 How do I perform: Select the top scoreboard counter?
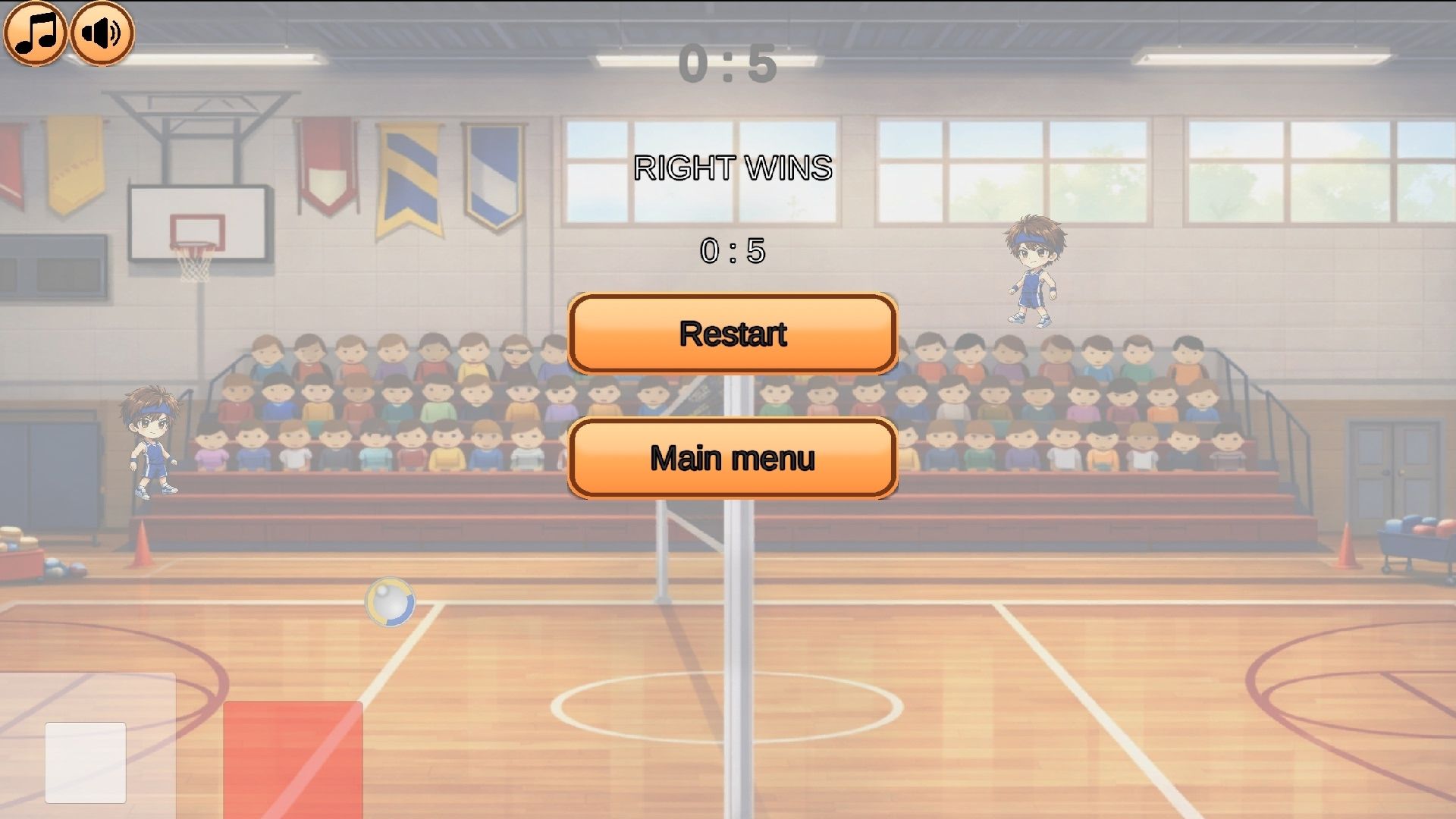(x=730, y=64)
